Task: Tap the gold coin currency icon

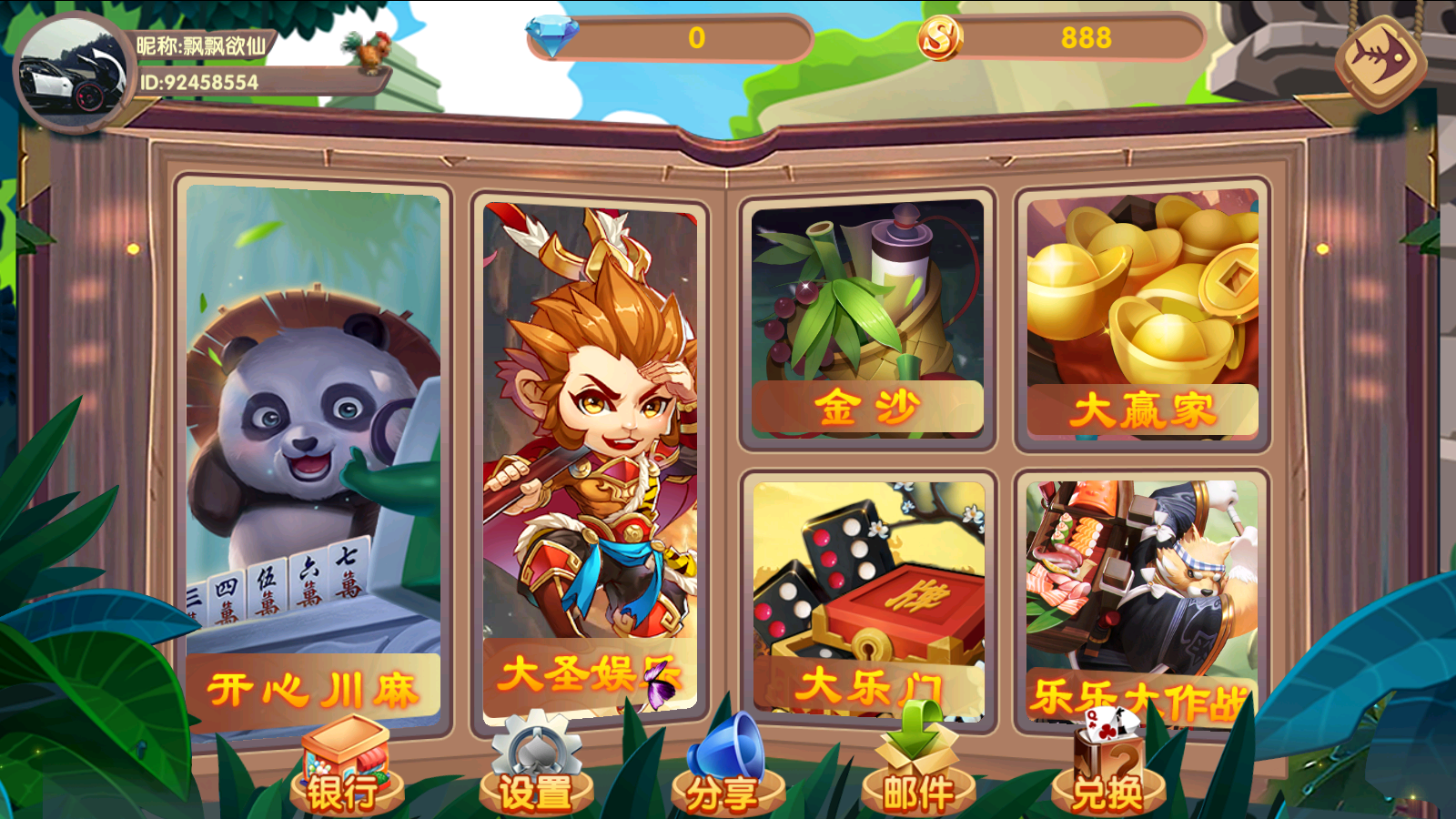Action: click(x=940, y=38)
